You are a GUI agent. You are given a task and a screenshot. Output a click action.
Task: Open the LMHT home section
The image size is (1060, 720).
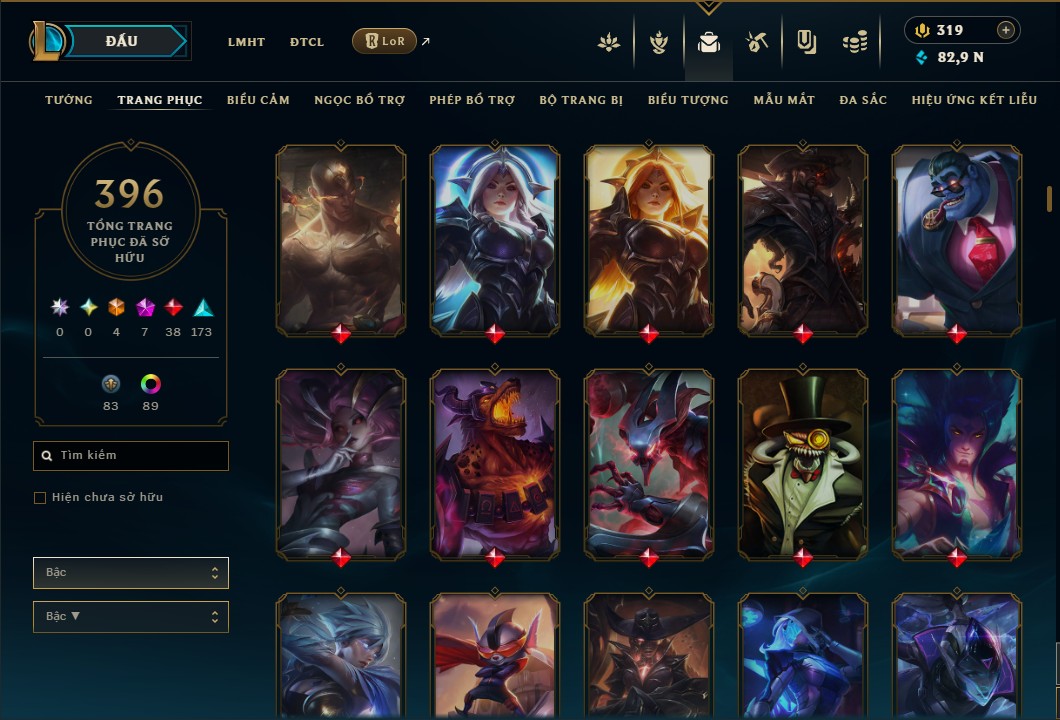pyautogui.click(x=246, y=42)
